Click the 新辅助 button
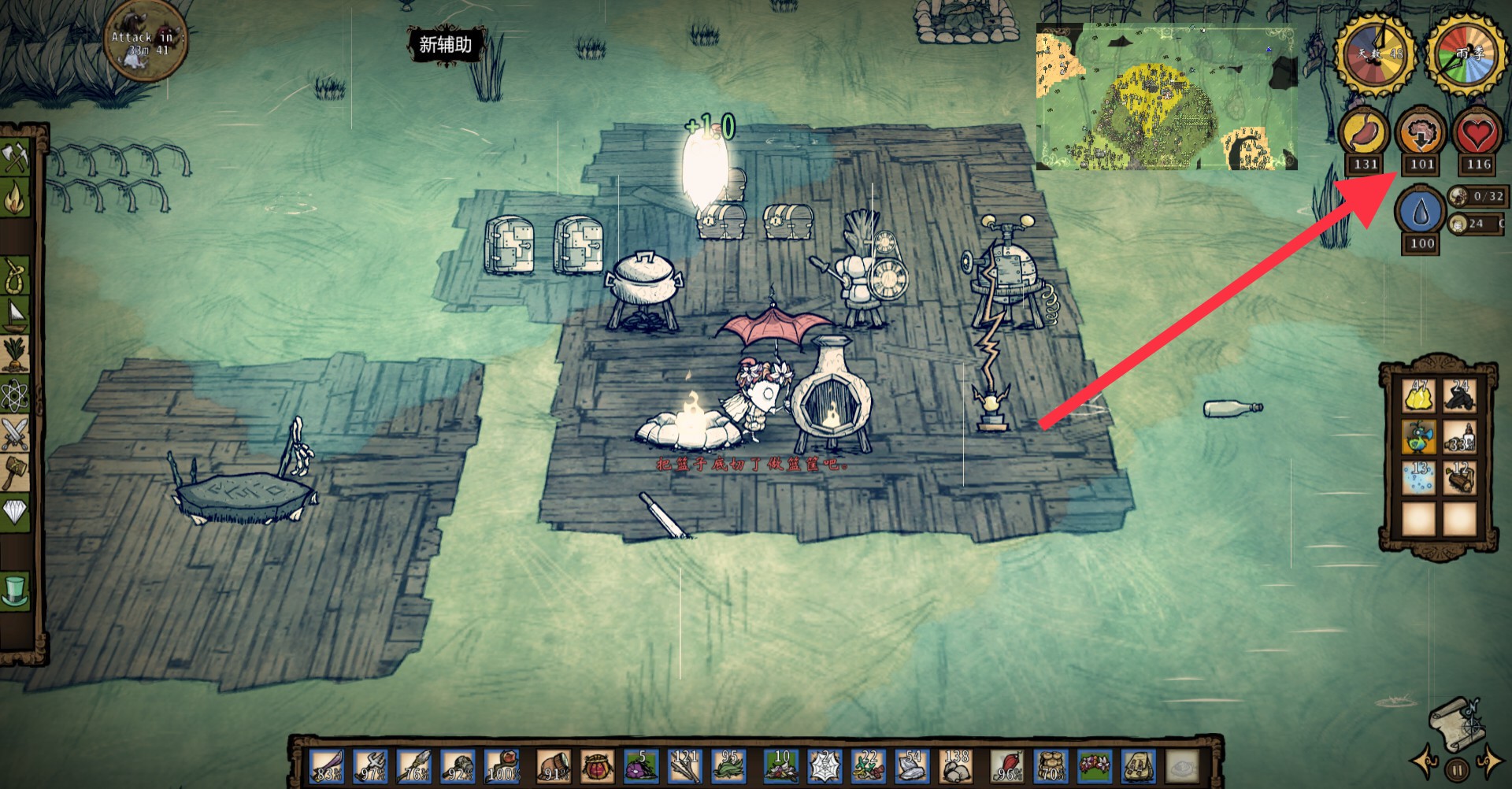The image size is (1512, 789). (445, 45)
